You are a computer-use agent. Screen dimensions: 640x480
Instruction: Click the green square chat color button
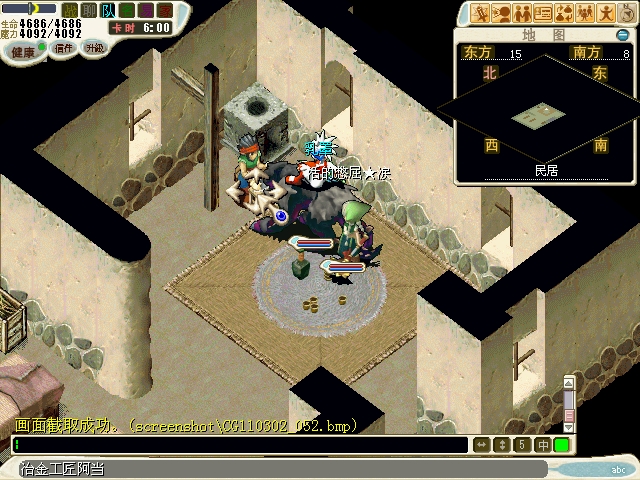562,445
